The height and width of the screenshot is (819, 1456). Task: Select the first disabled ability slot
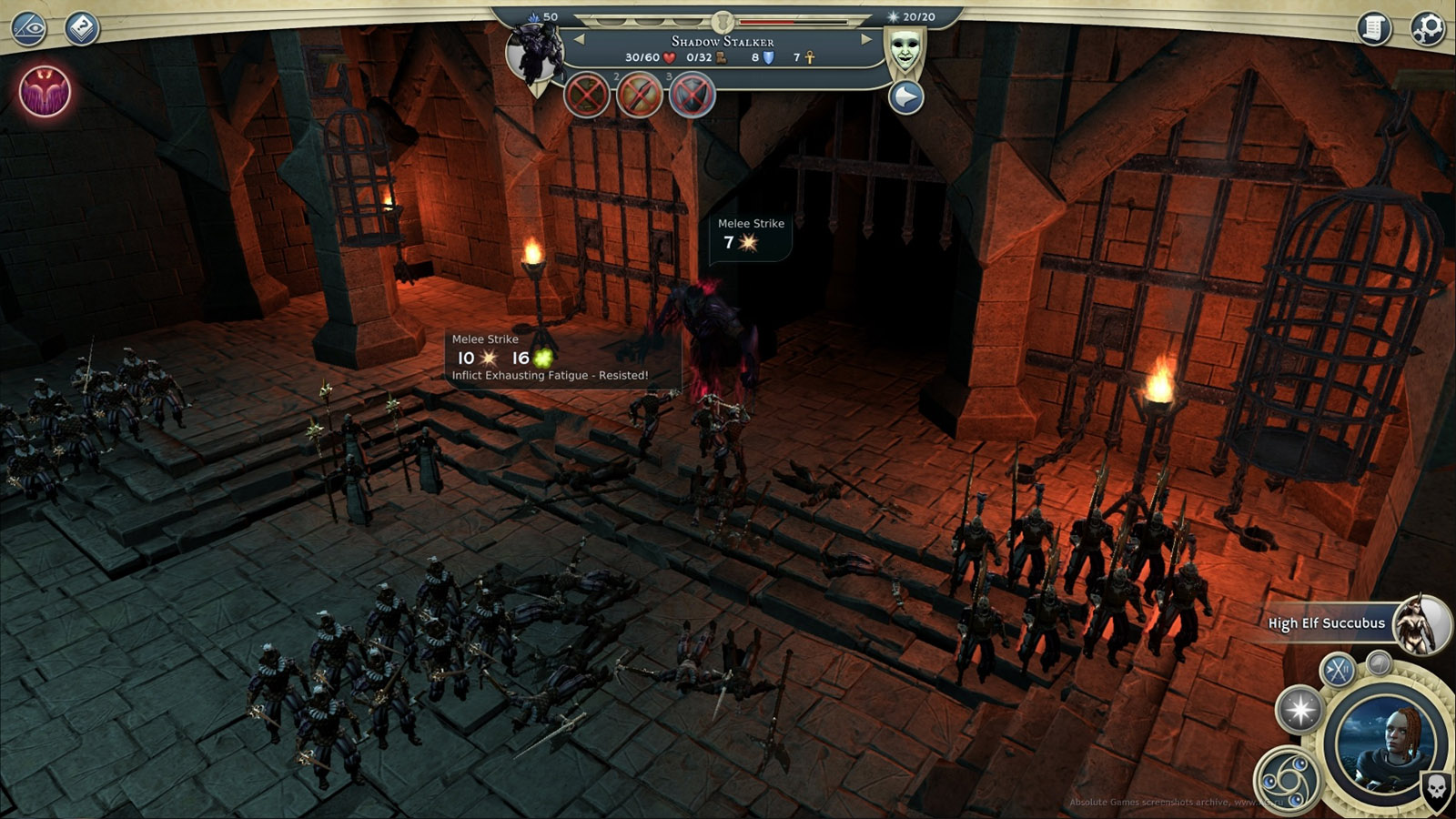point(587,95)
